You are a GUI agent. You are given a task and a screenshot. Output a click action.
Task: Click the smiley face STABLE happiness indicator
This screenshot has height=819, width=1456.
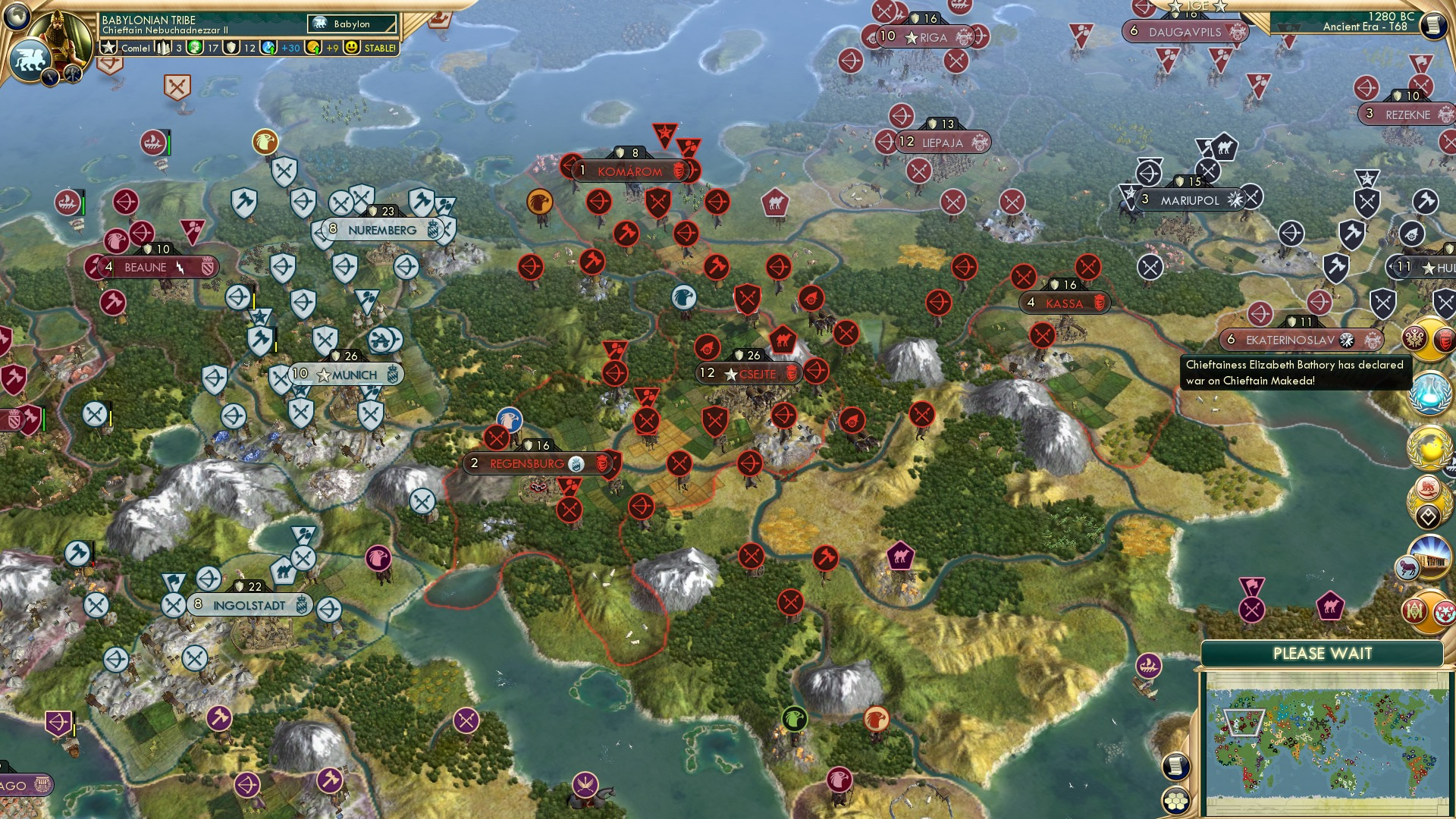(352, 49)
